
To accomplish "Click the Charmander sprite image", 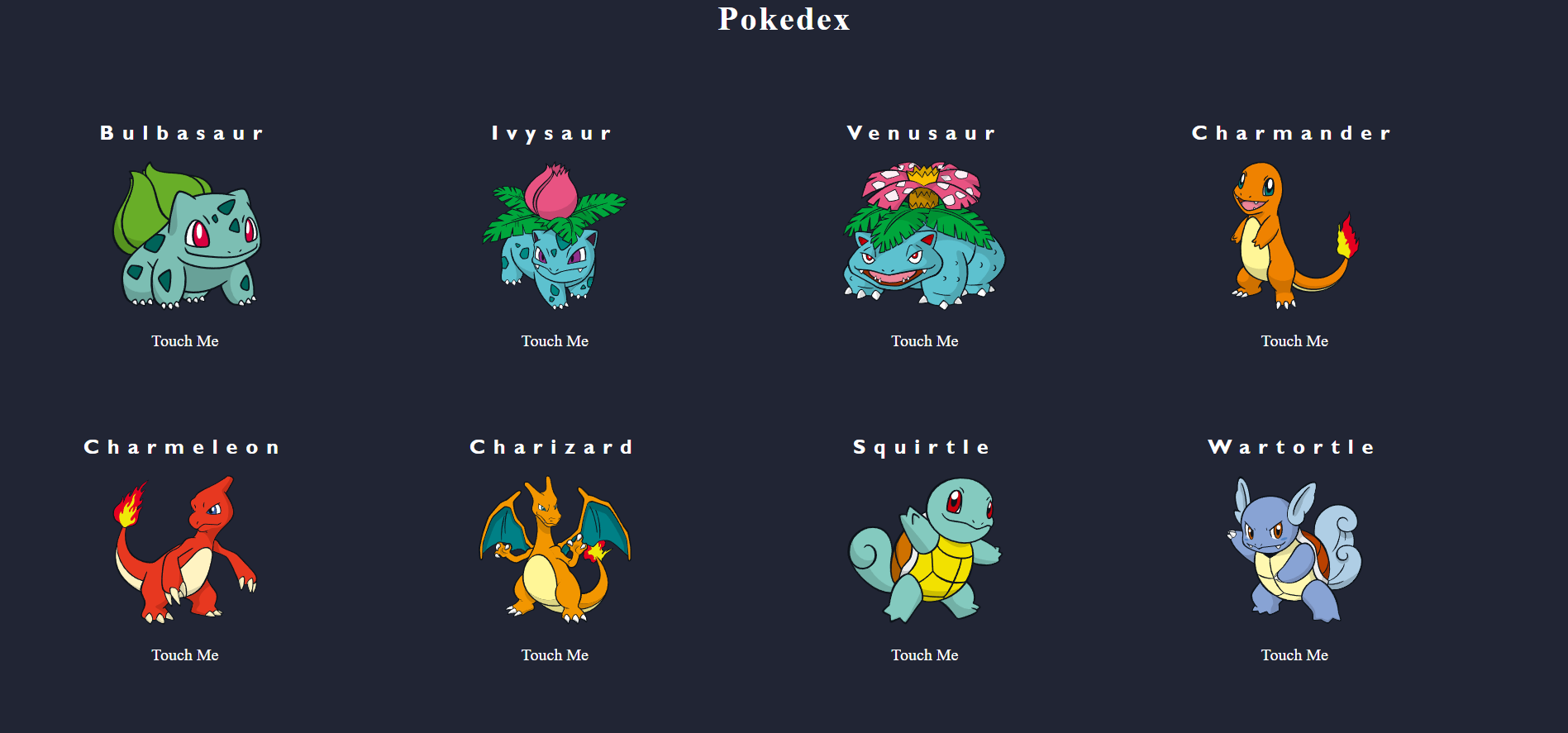I will point(1294,236).
